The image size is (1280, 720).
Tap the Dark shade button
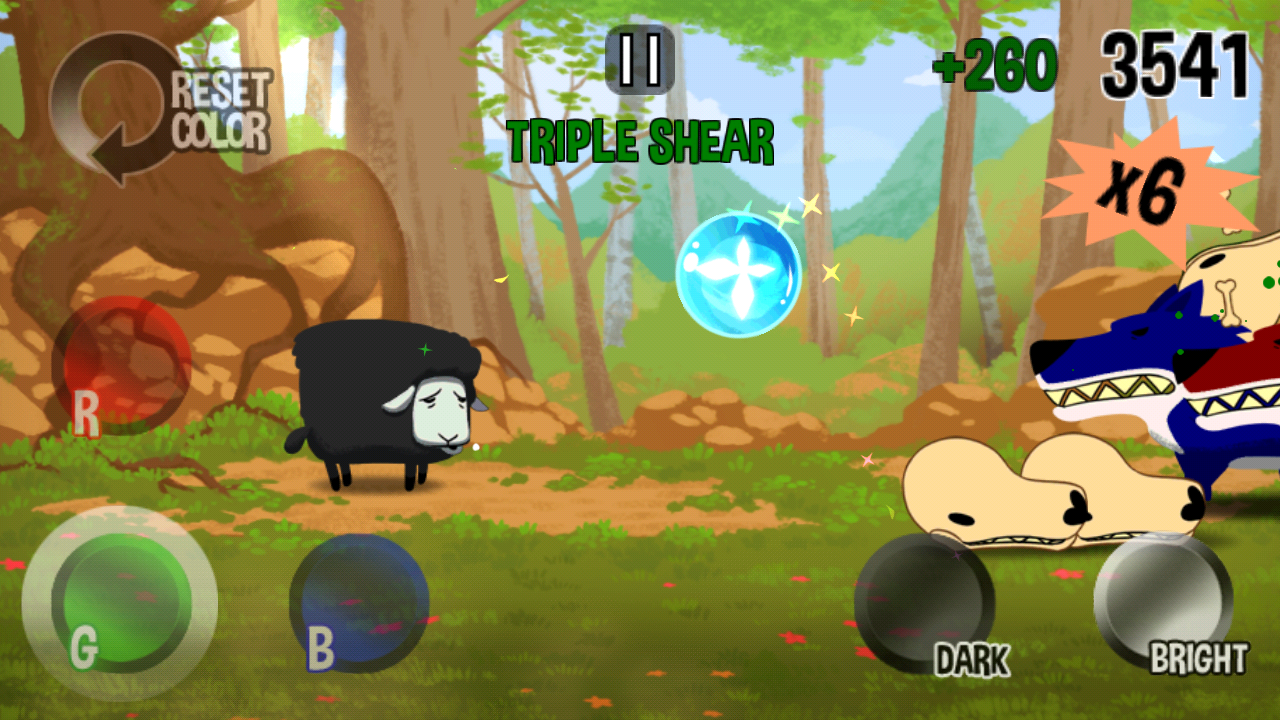pos(924,602)
